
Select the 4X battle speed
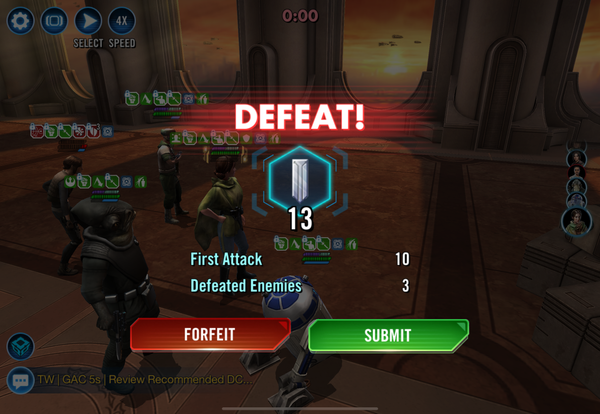click(x=121, y=21)
